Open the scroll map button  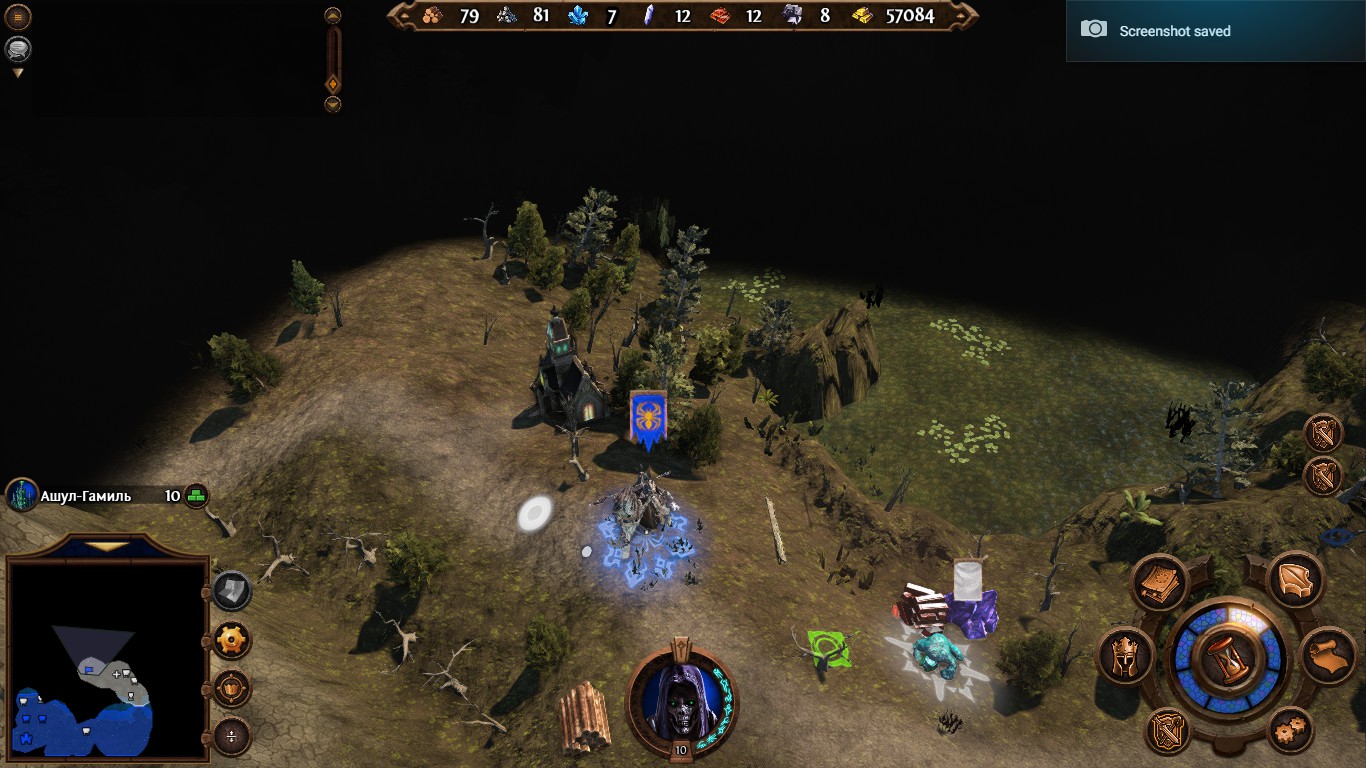pyautogui.click(x=1328, y=656)
